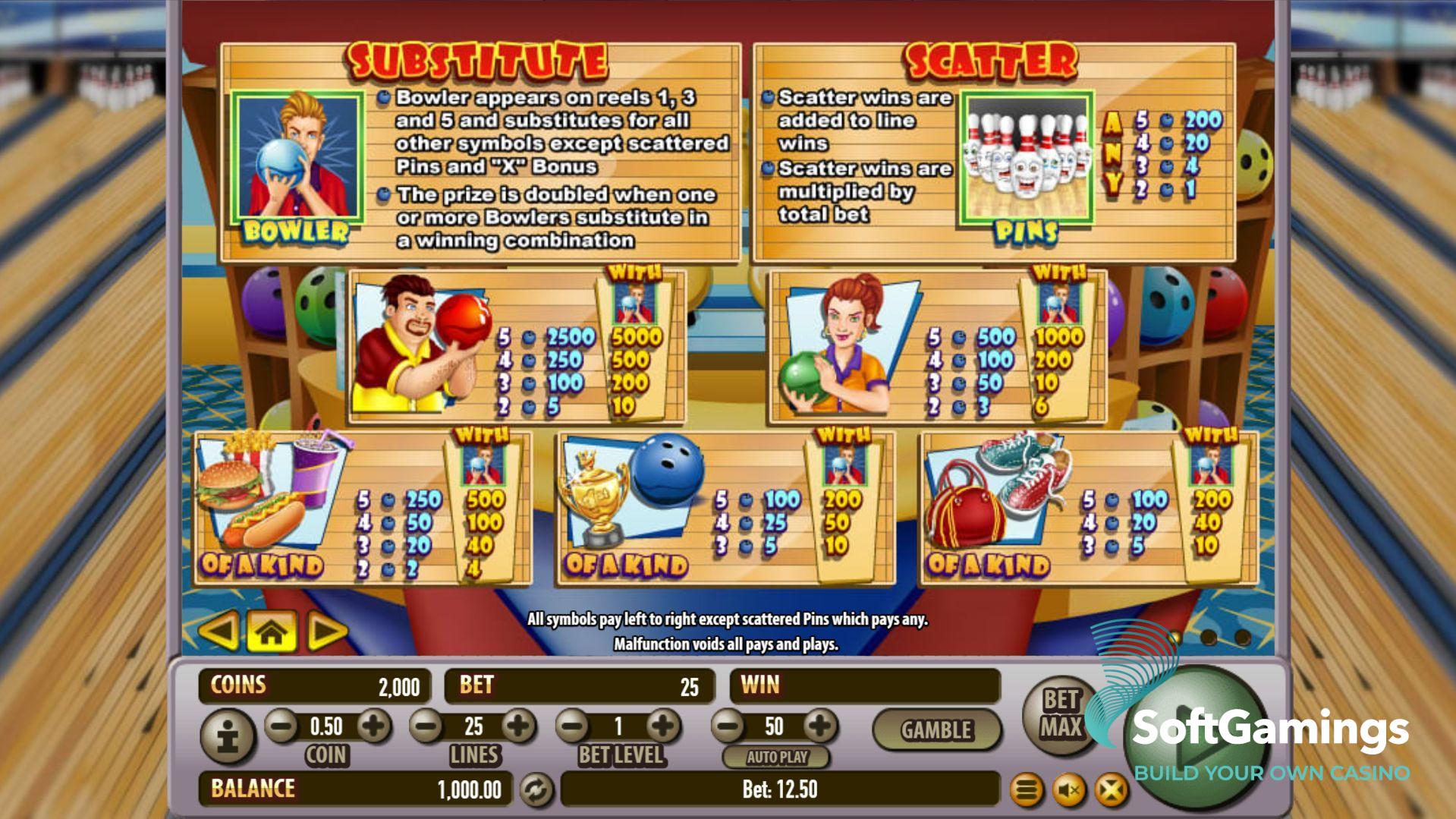Screen dimensions: 1456x819
Task: Show the next paytable page
Action: pyautogui.click(x=326, y=631)
